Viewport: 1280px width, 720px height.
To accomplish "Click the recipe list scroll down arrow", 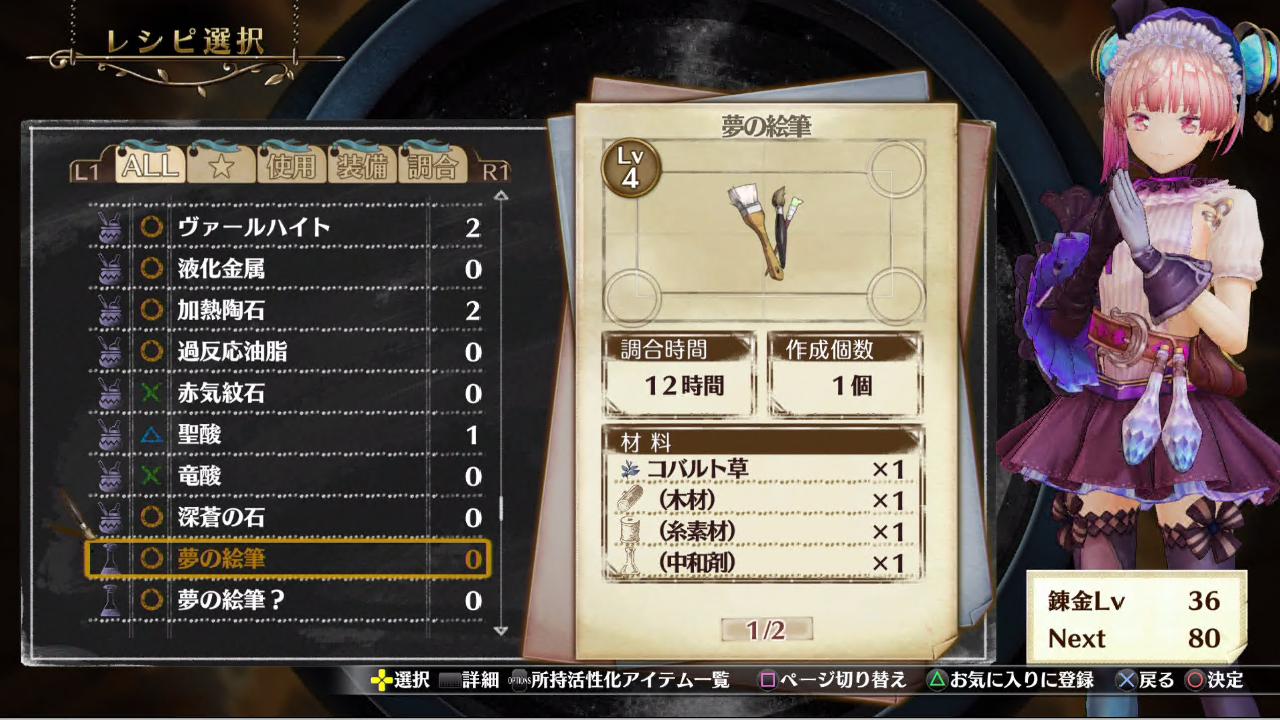I will 501,631.
